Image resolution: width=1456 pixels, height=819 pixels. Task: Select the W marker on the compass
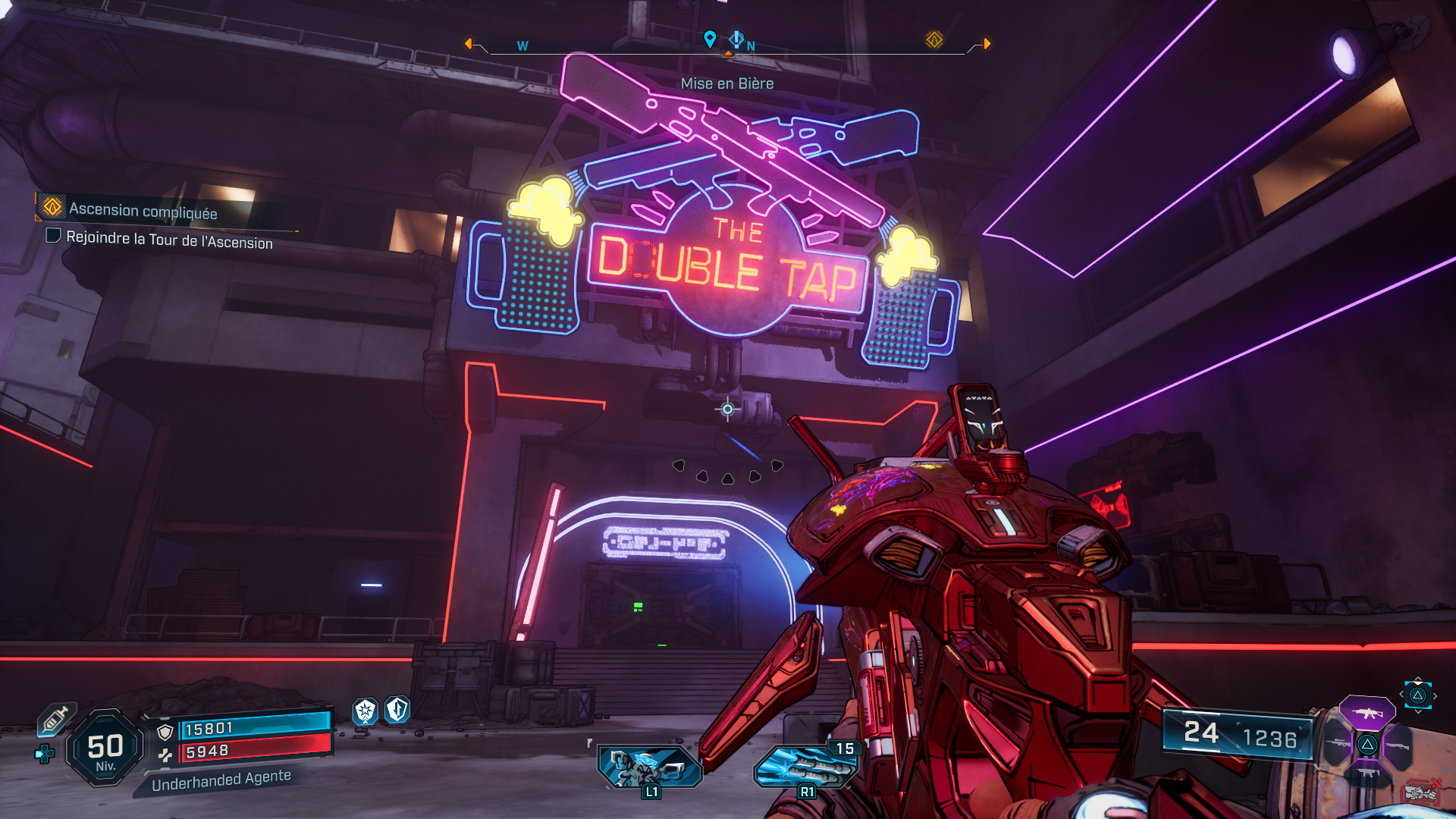[x=522, y=46]
